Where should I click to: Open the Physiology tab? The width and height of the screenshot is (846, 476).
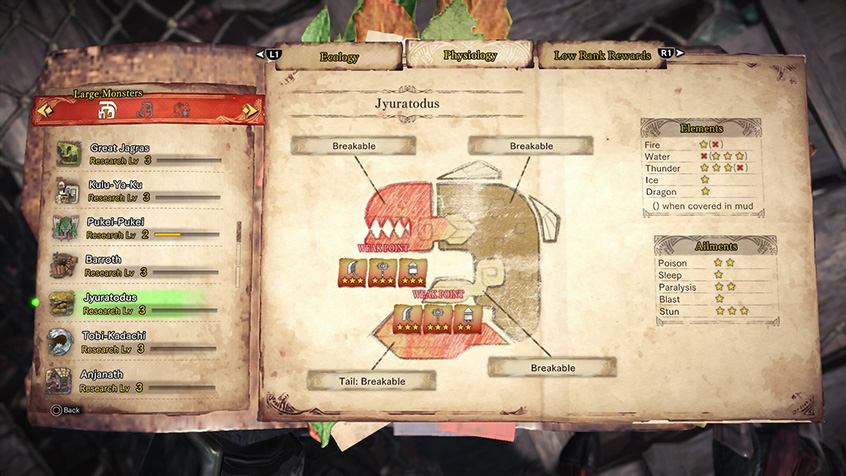pyautogui.click(x=469, y=56)
